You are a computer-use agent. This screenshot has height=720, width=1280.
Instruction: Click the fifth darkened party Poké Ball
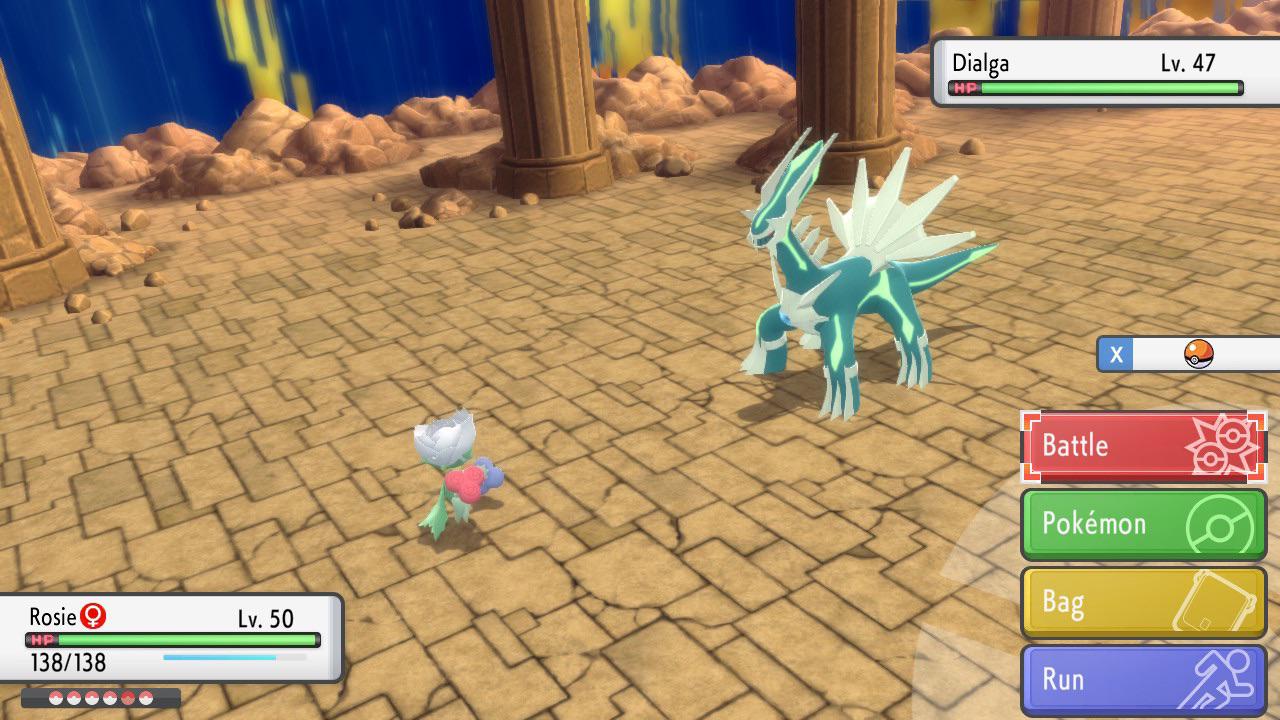[127, 698]
